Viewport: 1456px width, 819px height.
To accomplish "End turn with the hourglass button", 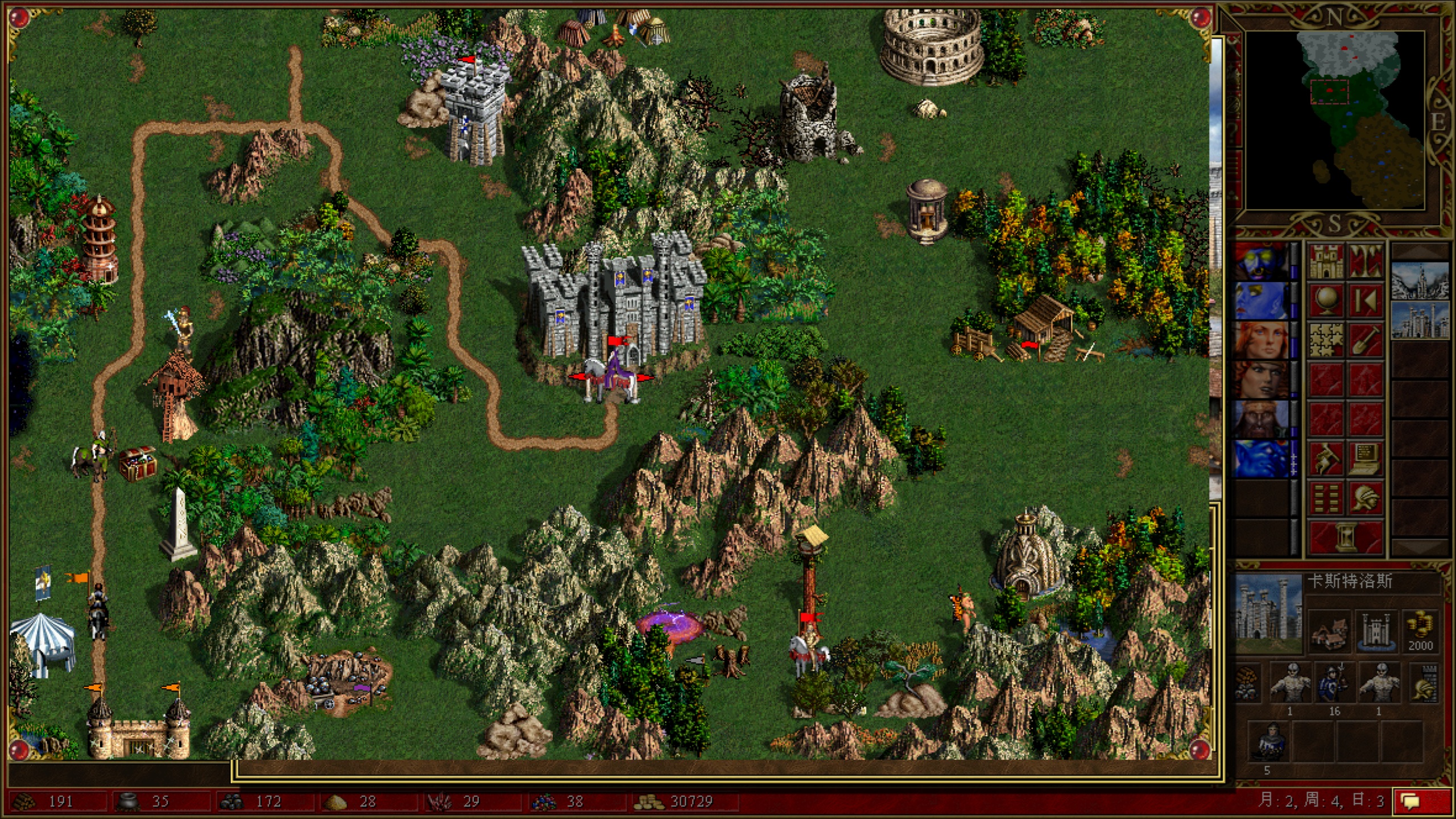I will (x=1346, y=537).
